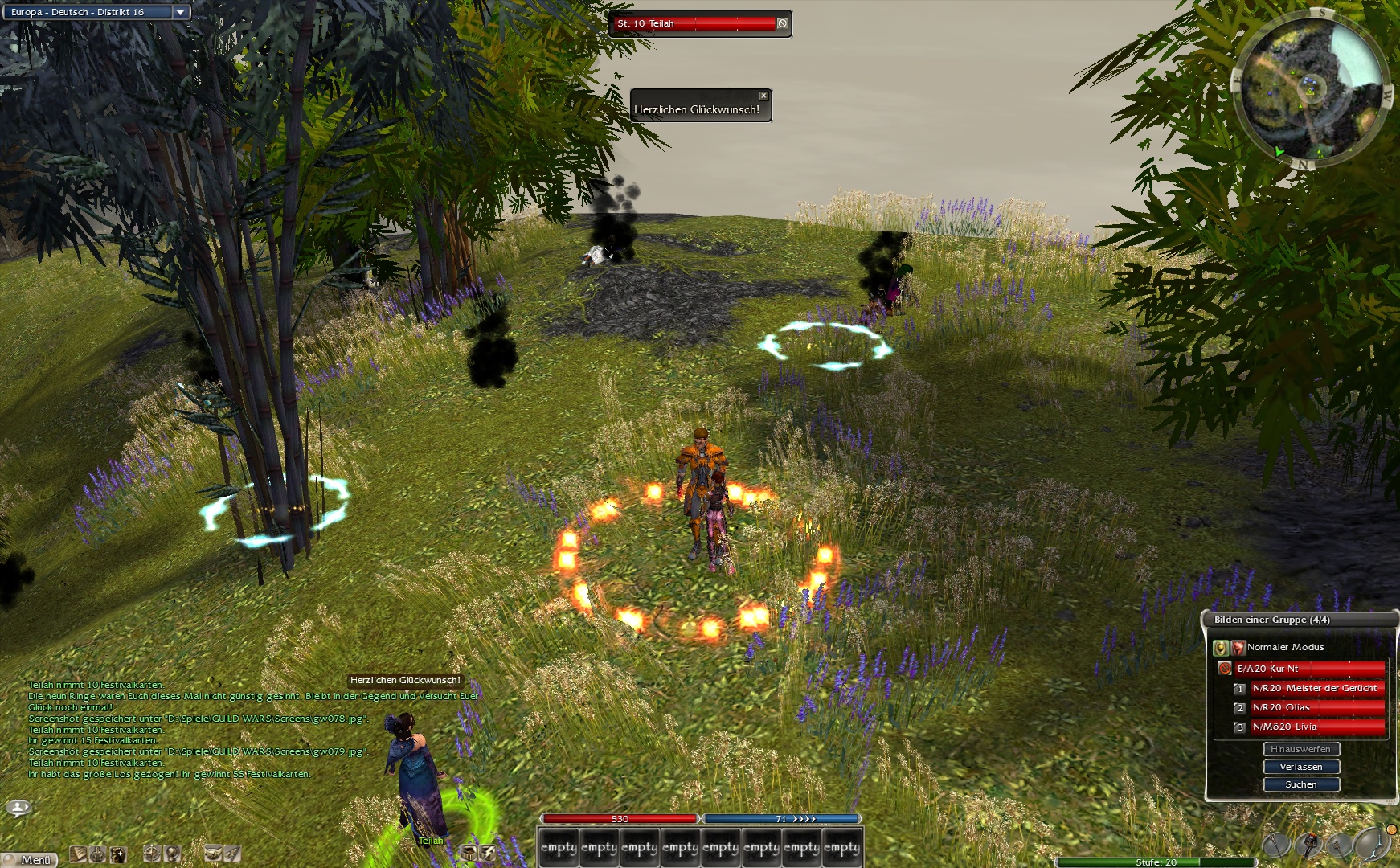The height and width of the screenshot is (868, 1400).
Task: Open the open-book icon in the toolbar
Action: (x=78, y=854)
